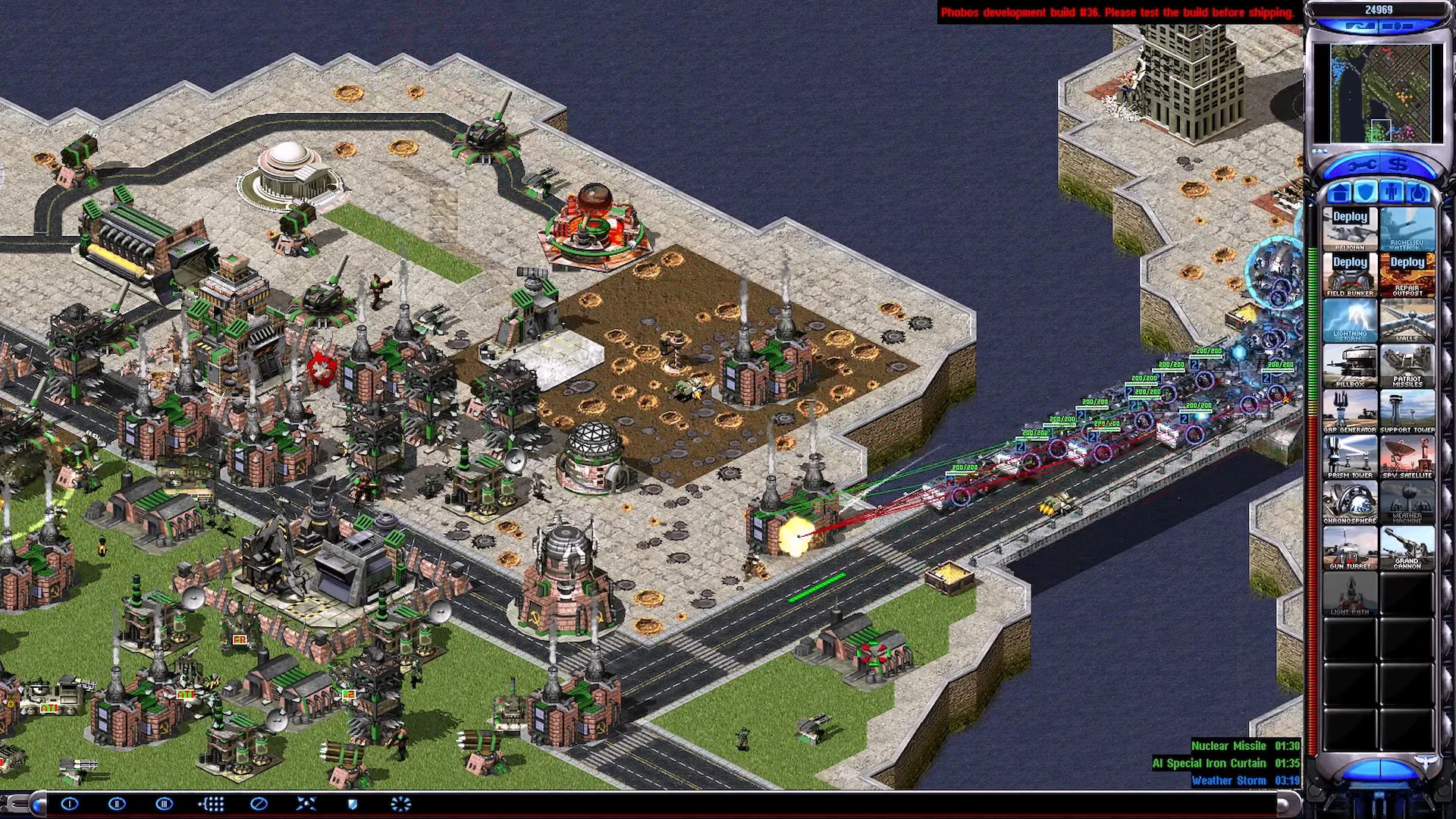Image resolution: width=1456 pixels, height=819 pixels.
Task: Activate the sell dollar-sign button
Action: tap(1398, 165)
